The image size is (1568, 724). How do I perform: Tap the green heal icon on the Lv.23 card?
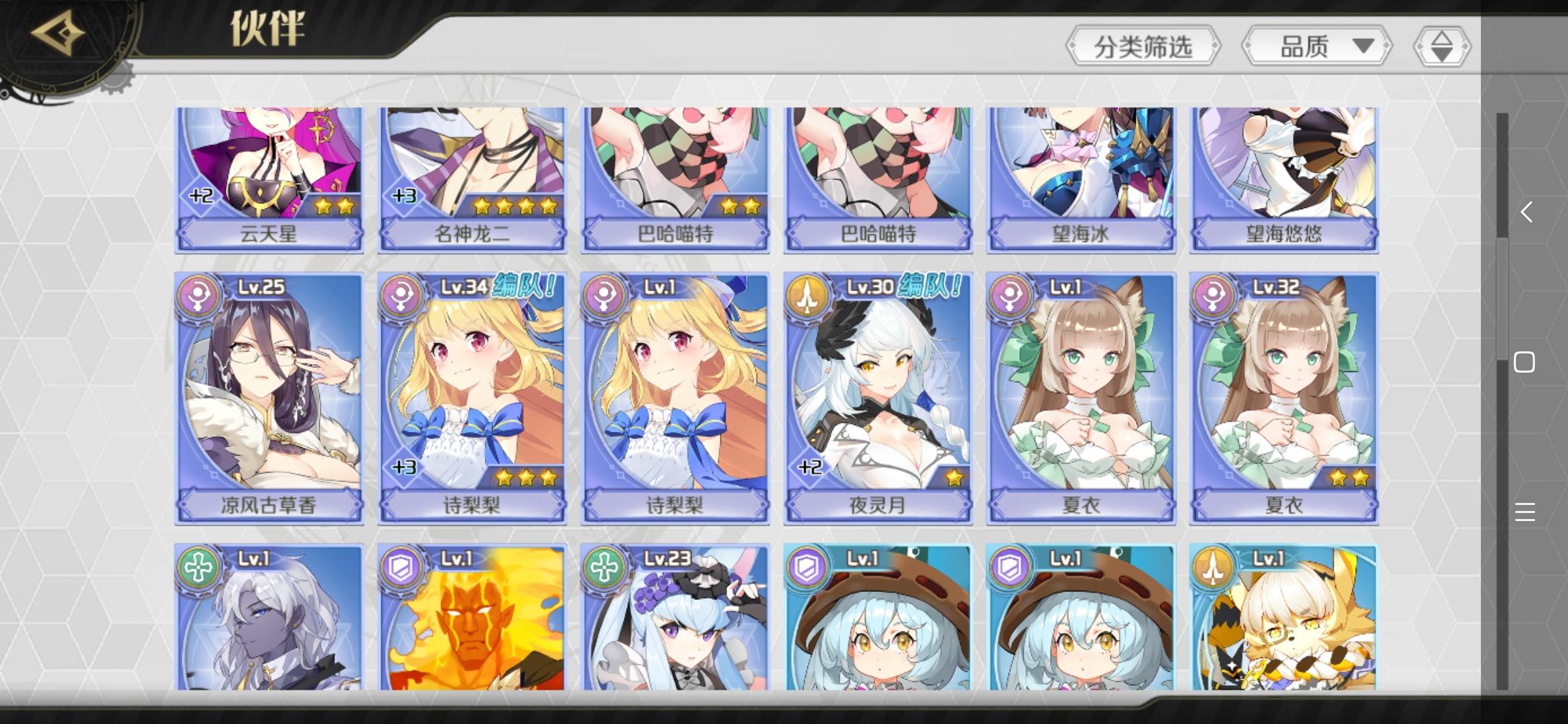point(604,568)
